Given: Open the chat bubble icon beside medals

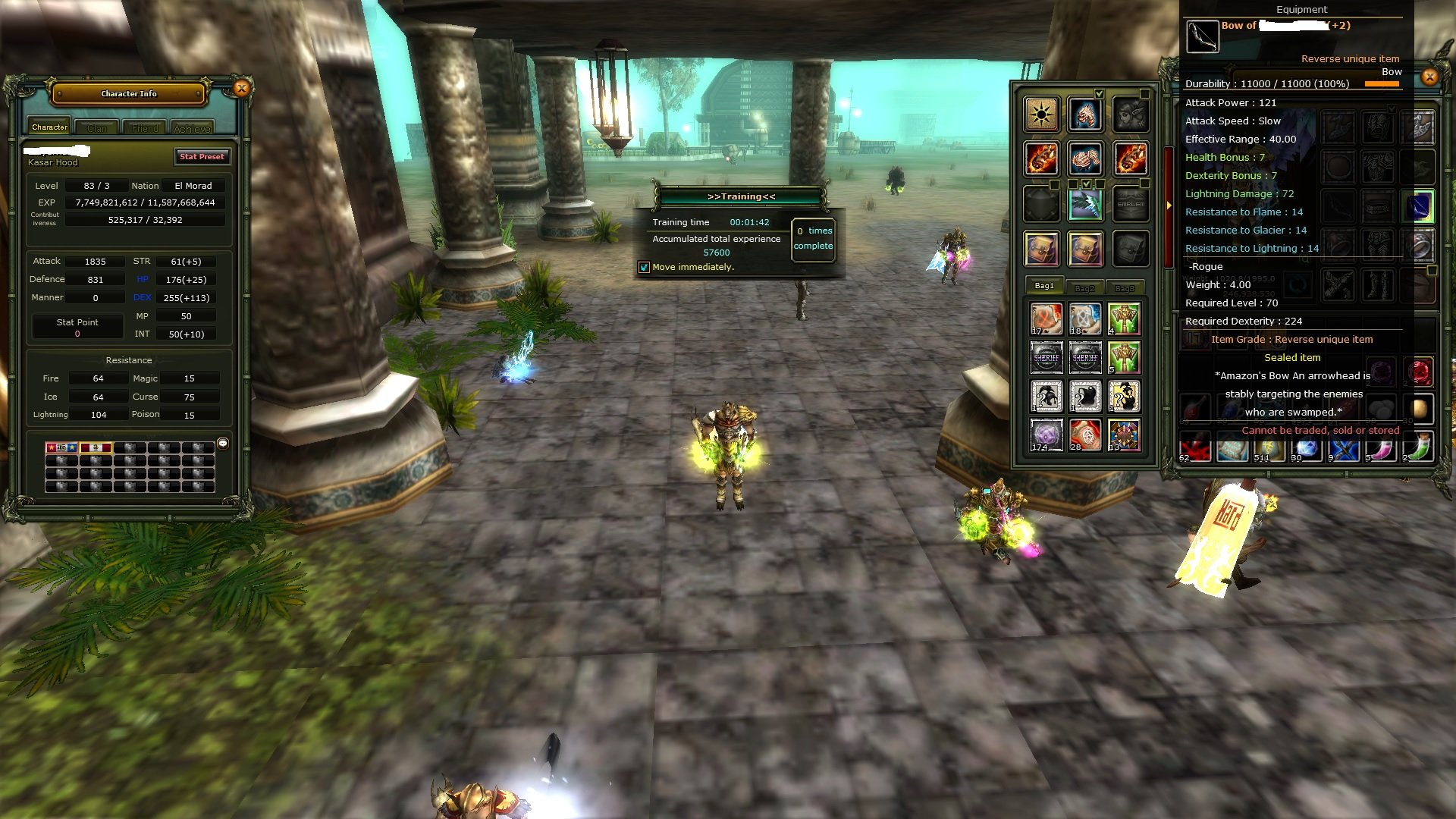Looking at the screenshot, I should click(223, 444).
